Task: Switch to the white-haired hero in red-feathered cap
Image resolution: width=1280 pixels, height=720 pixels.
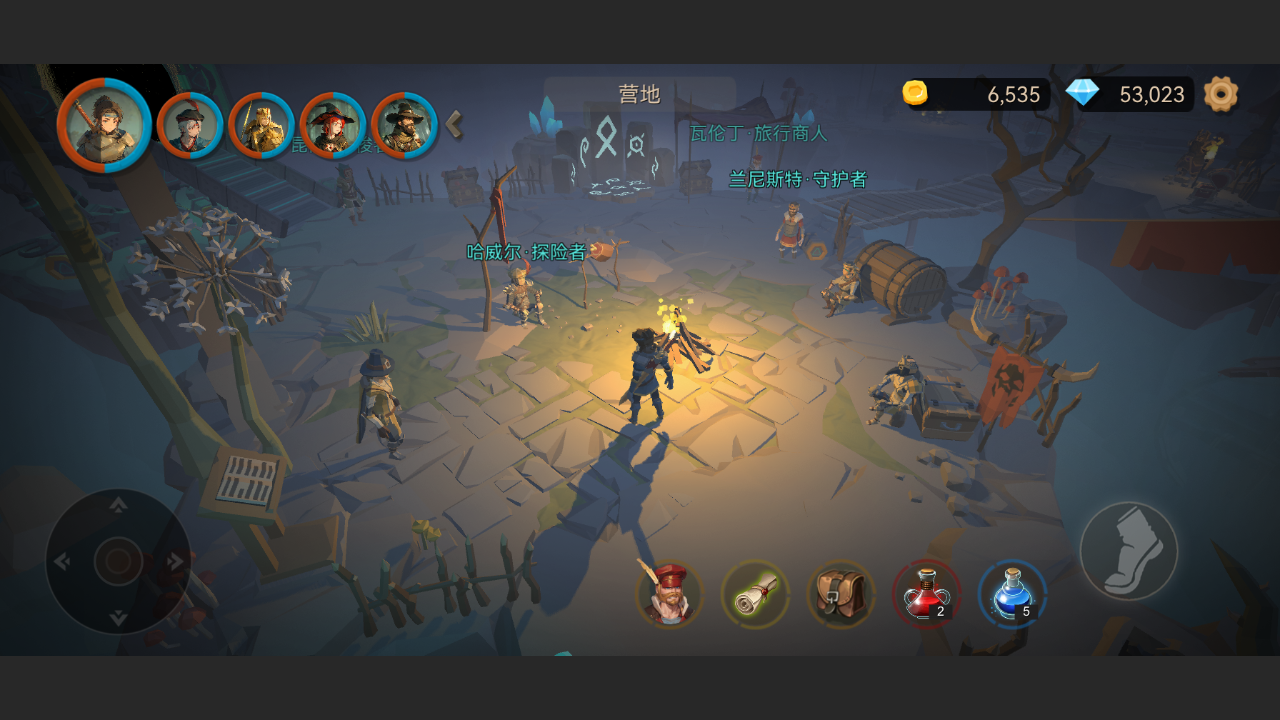Action: 190,126
